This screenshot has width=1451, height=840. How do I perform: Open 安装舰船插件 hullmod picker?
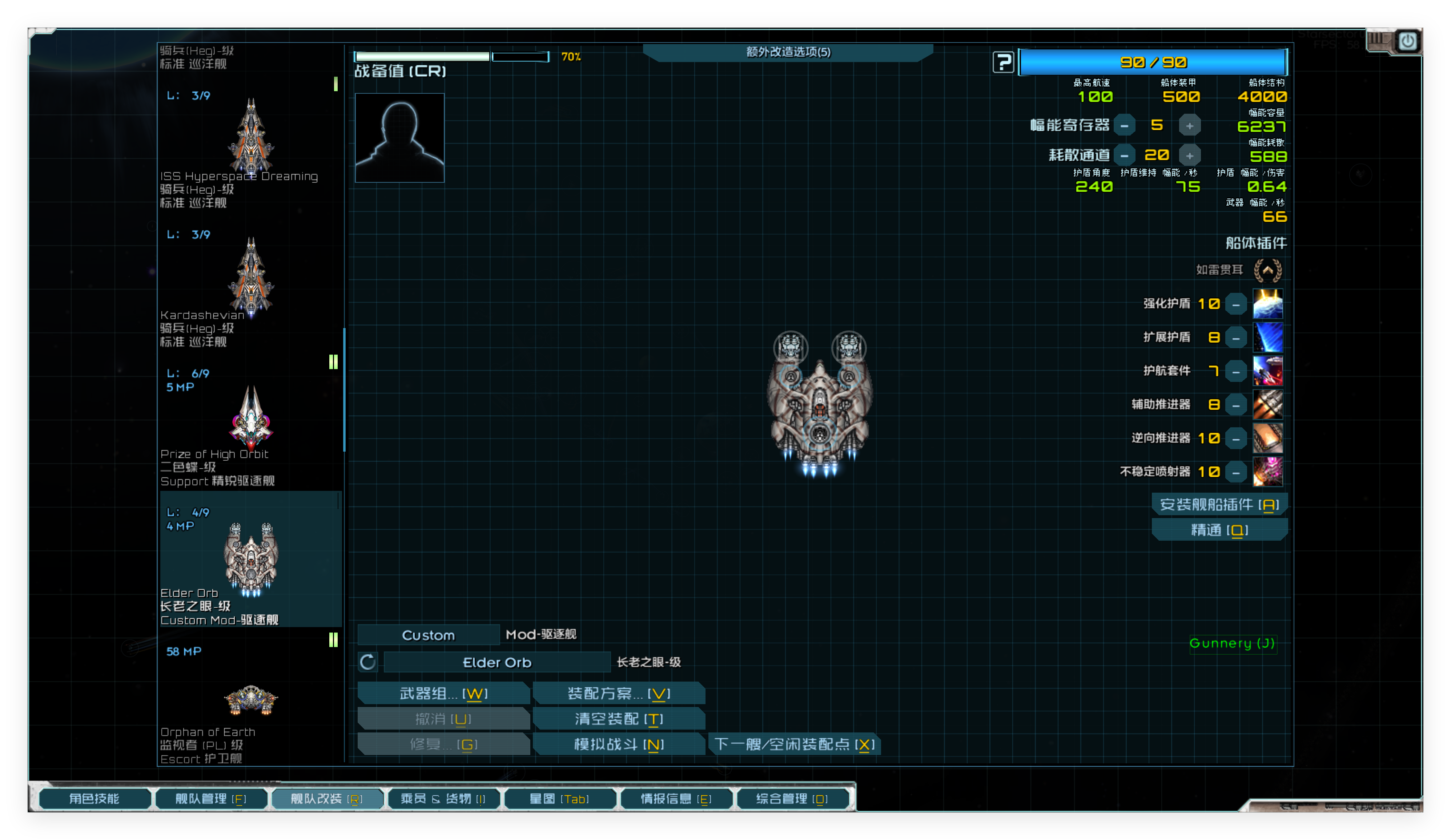(1219, 504)
